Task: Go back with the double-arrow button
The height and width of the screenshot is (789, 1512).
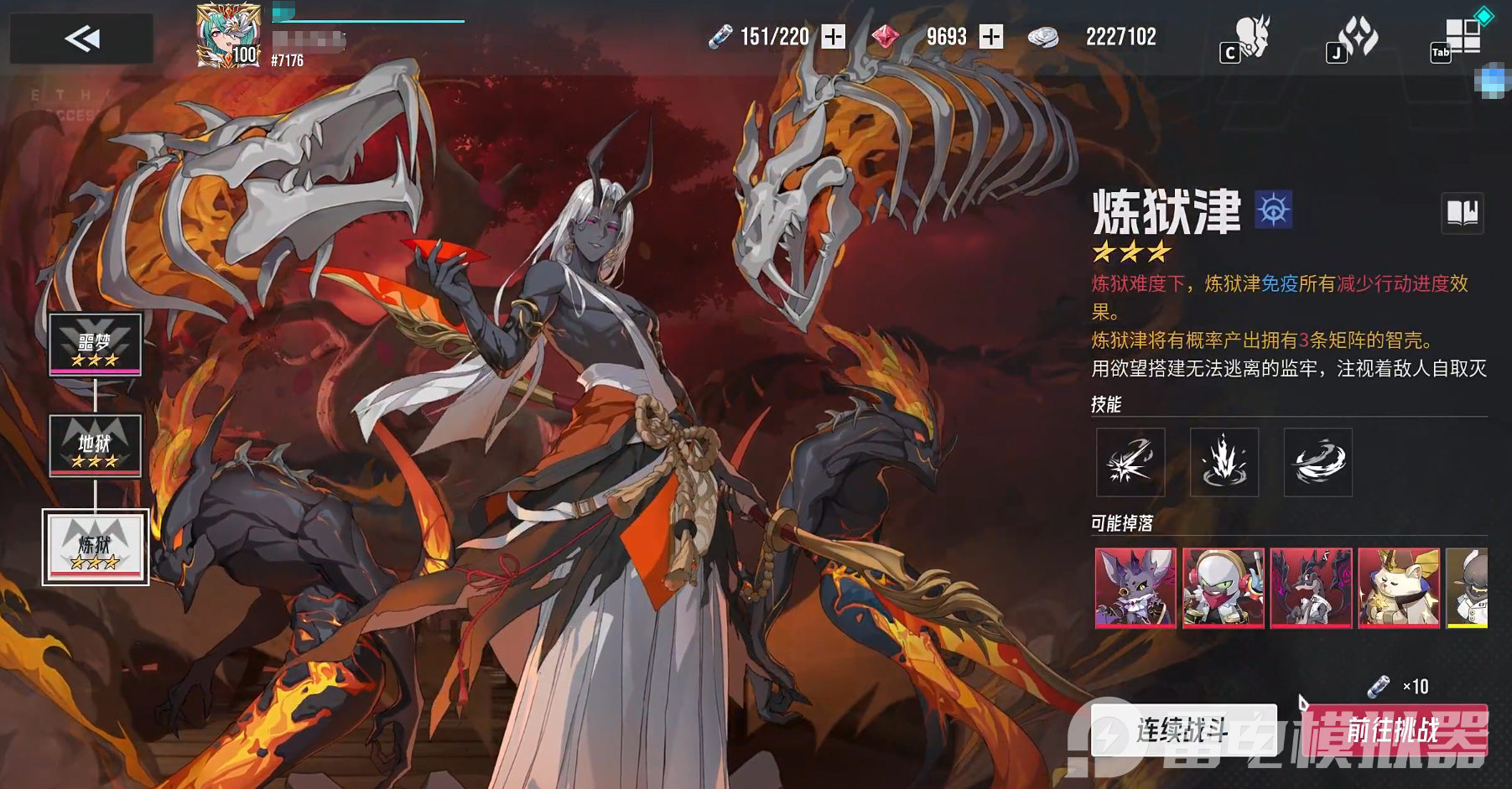Action: point(81,39)
